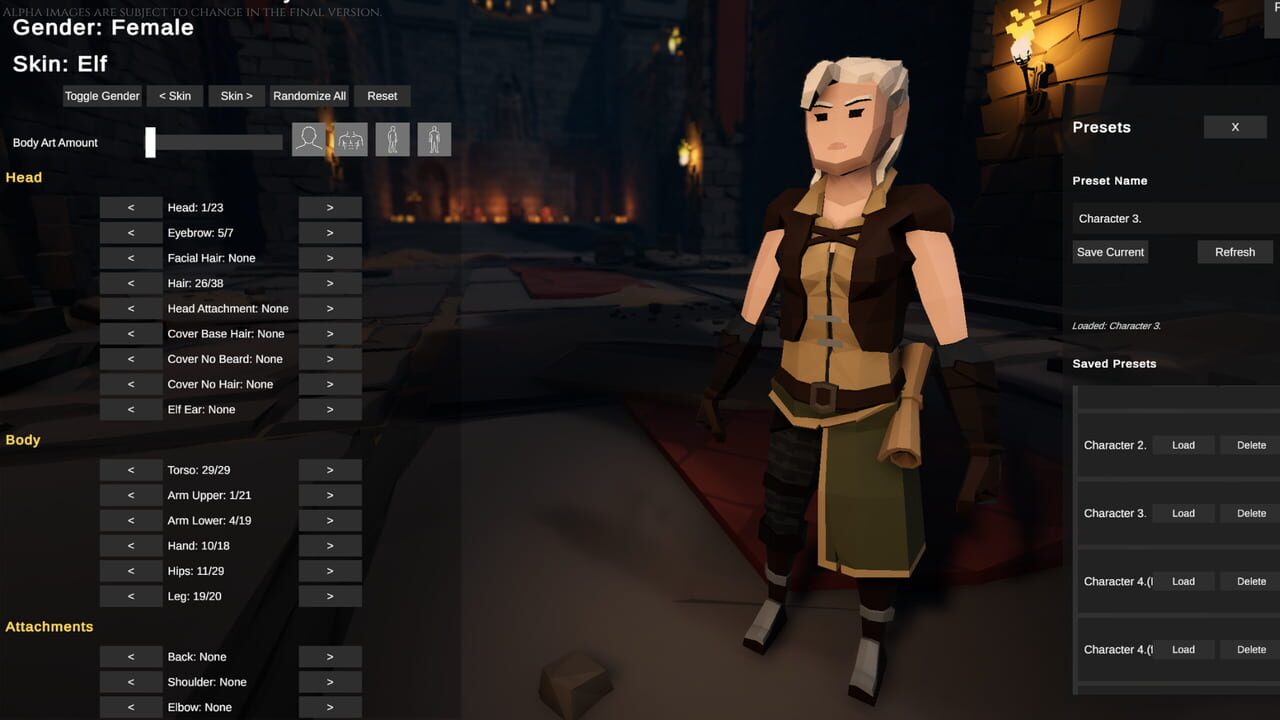Toggle Gender to male
The height and width of the screenshot is (720, 1280).
(102, 96)
